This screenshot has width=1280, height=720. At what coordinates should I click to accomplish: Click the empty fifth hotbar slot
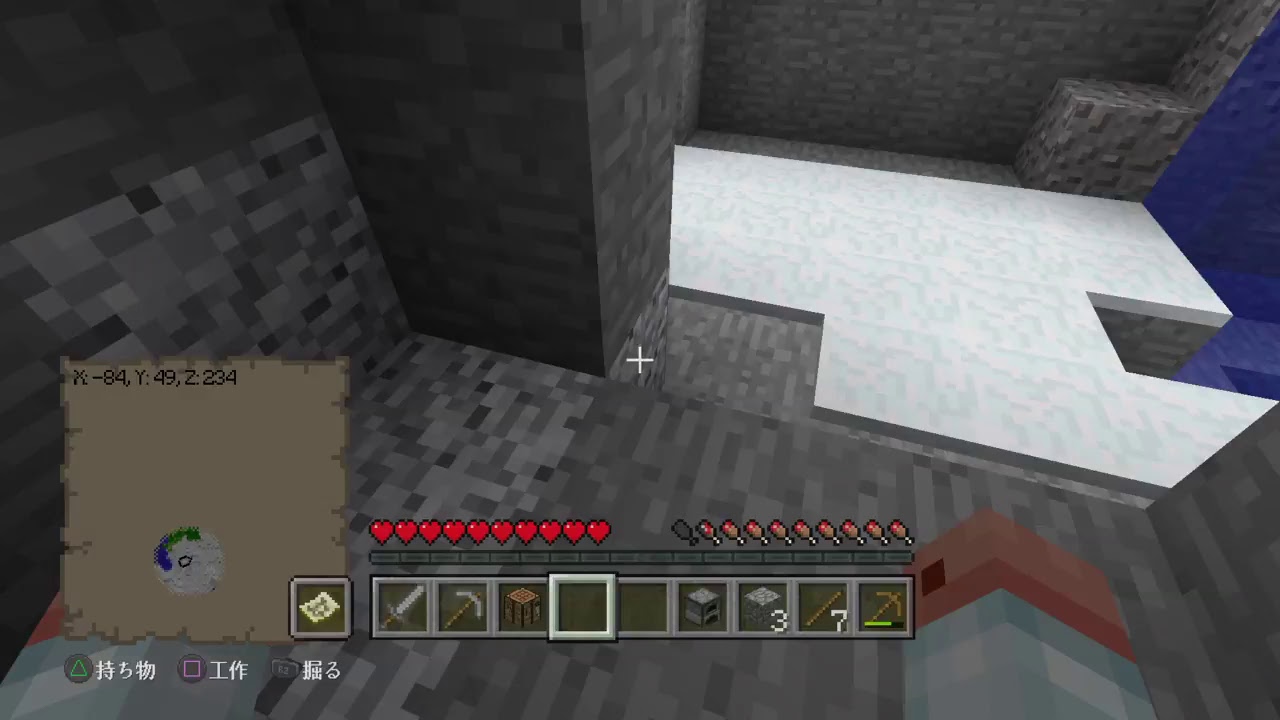(643, 605)
